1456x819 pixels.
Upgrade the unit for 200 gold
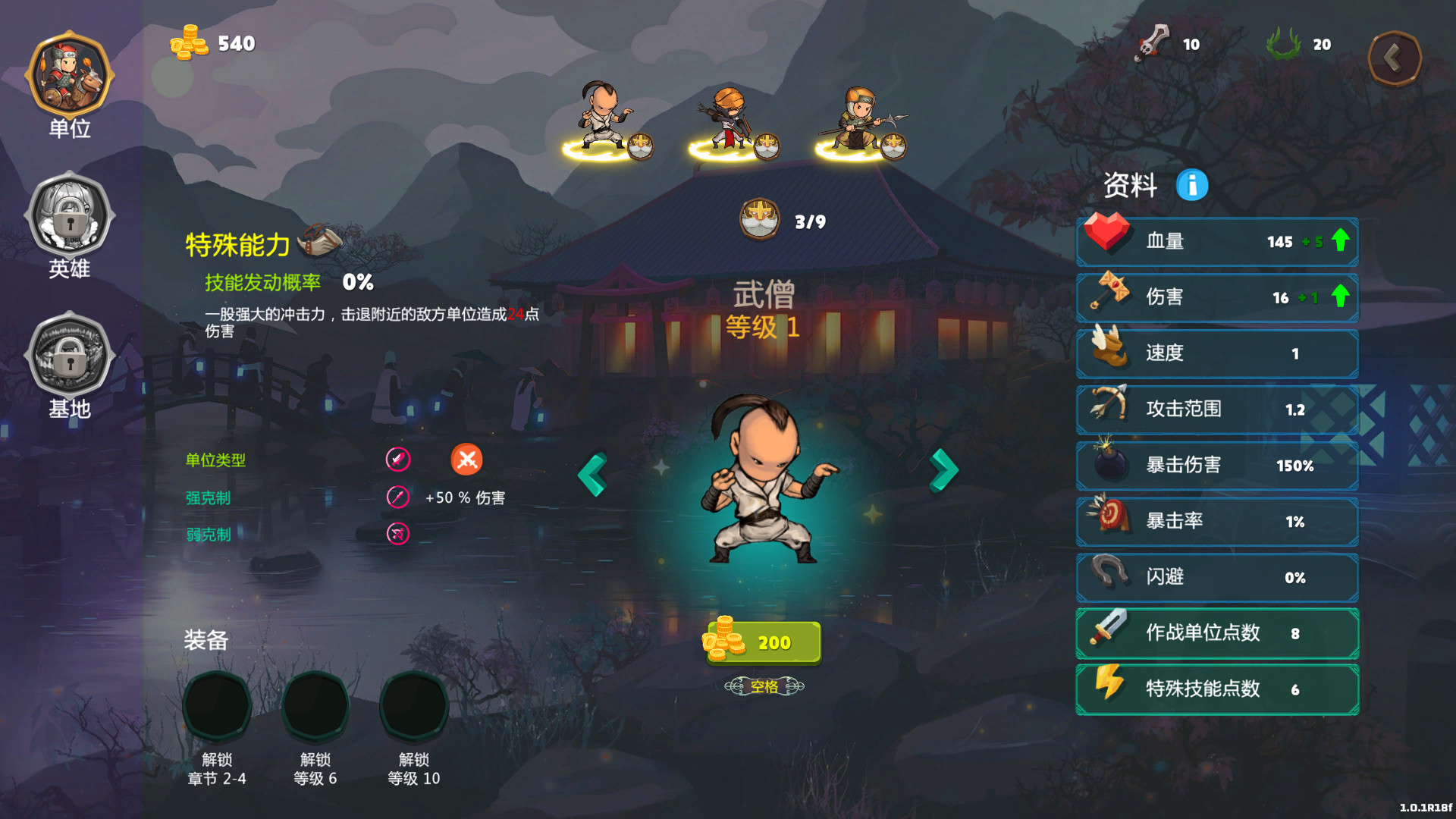point(763,642)
